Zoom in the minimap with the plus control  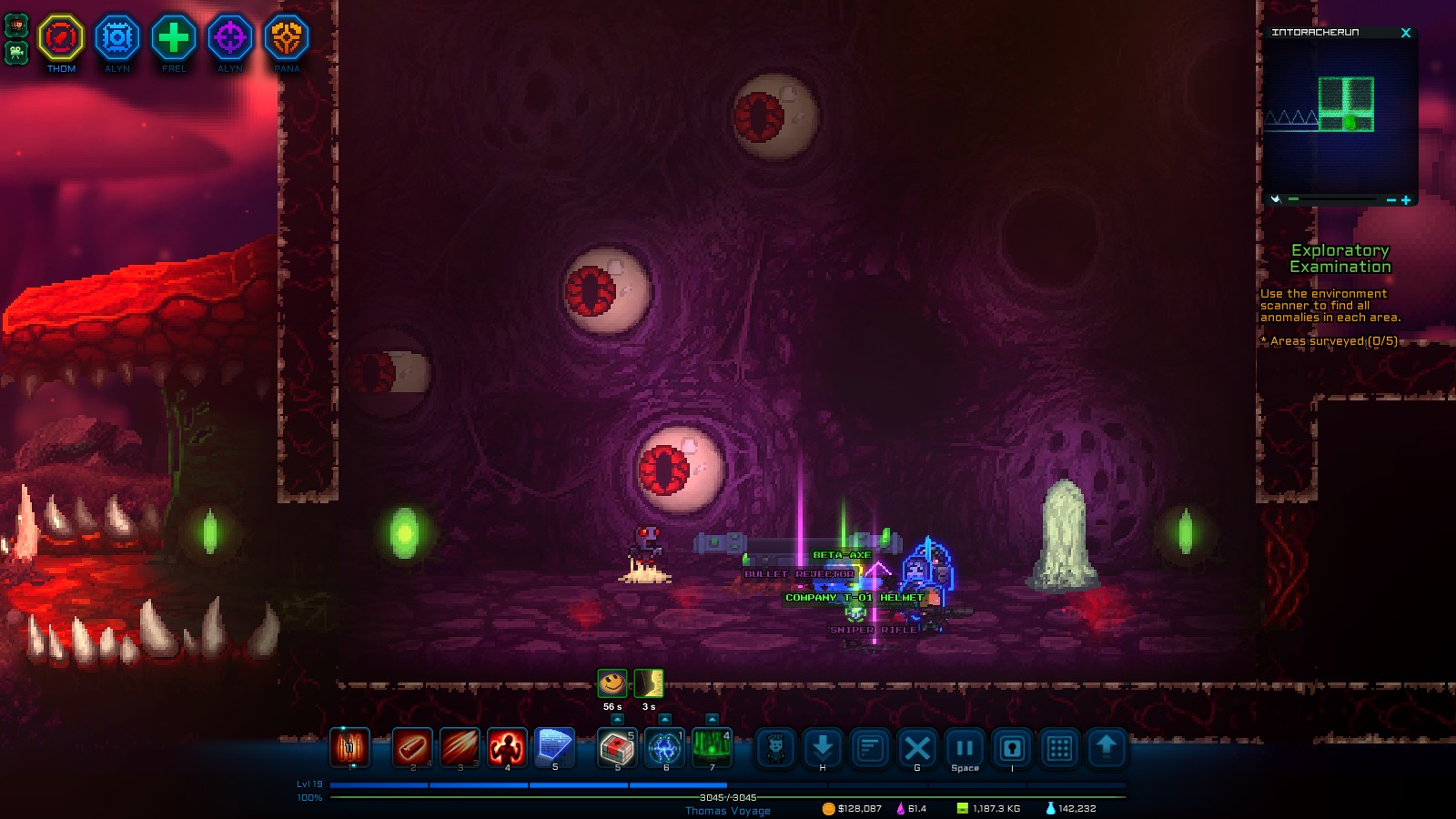click(x=1407, y=198)
